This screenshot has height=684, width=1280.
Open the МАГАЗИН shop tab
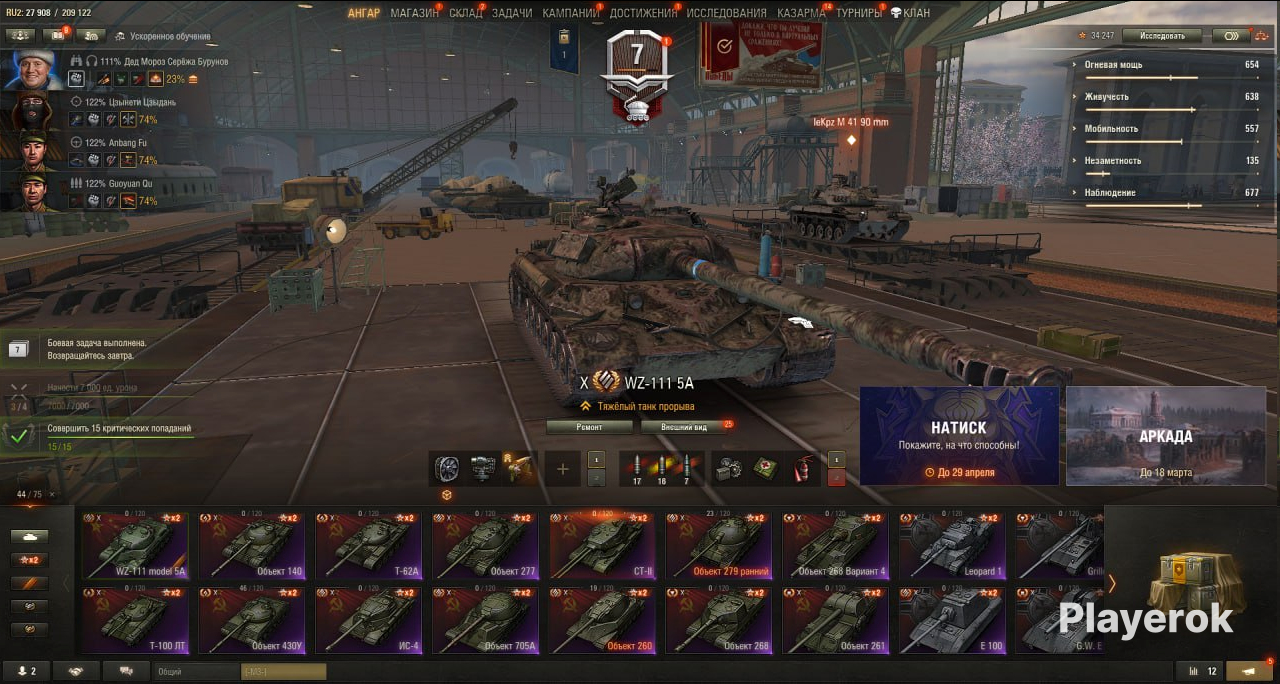tap(414, 13)
